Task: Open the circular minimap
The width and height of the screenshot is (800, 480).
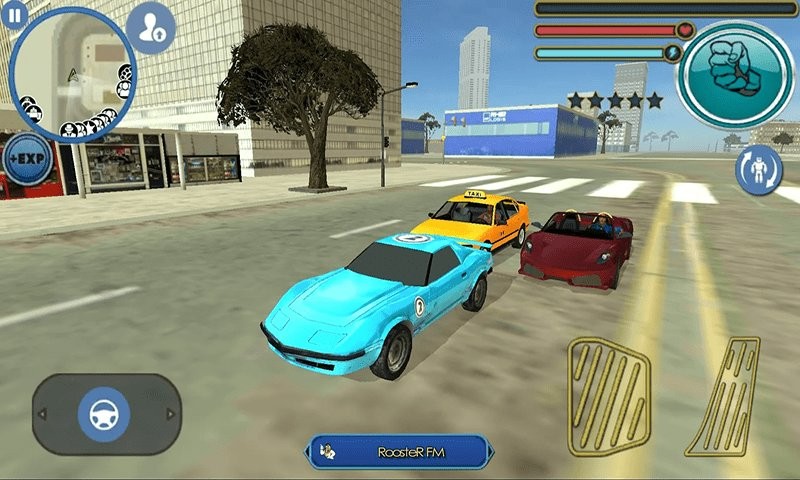Action: pos(72,76)
